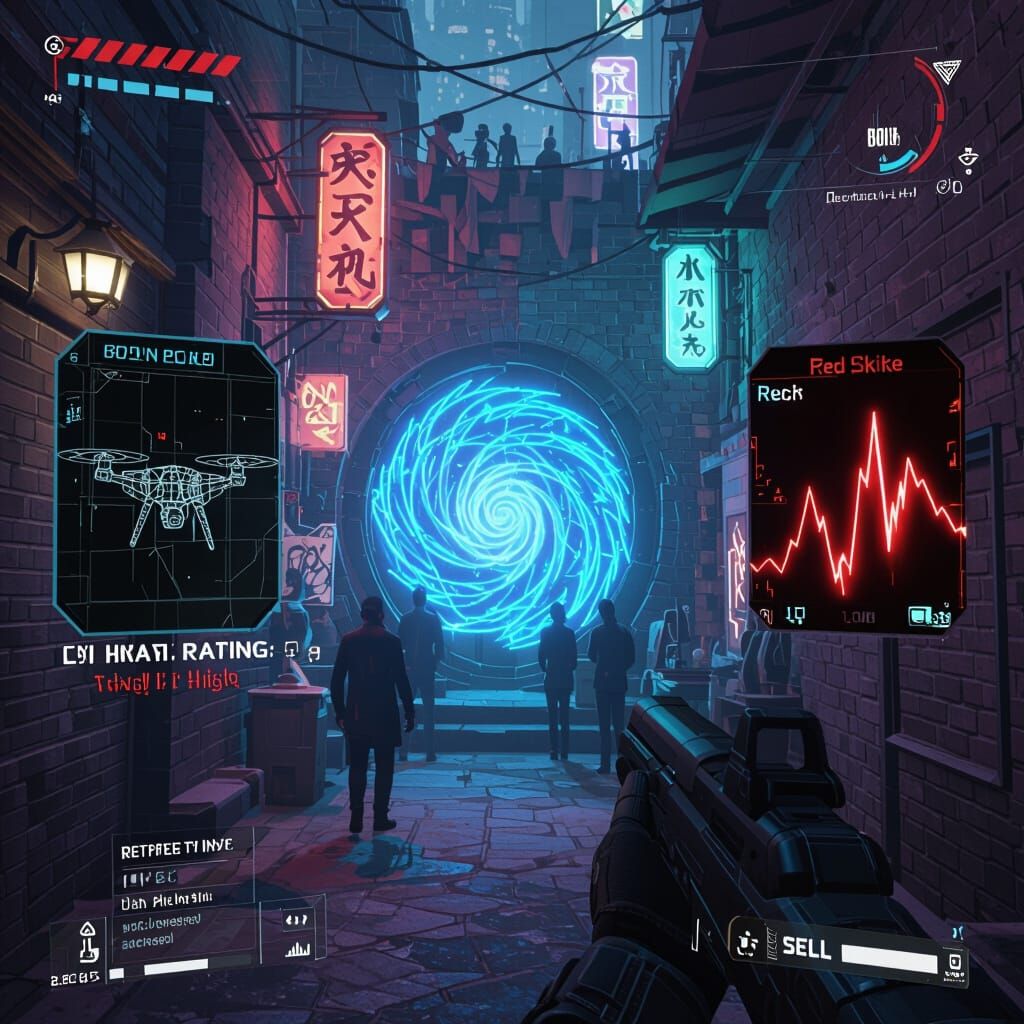Click the bar chart icon in info panel
This screenshot has width=1024, height=1024.
pyautogui.click(x=298, y=947)
